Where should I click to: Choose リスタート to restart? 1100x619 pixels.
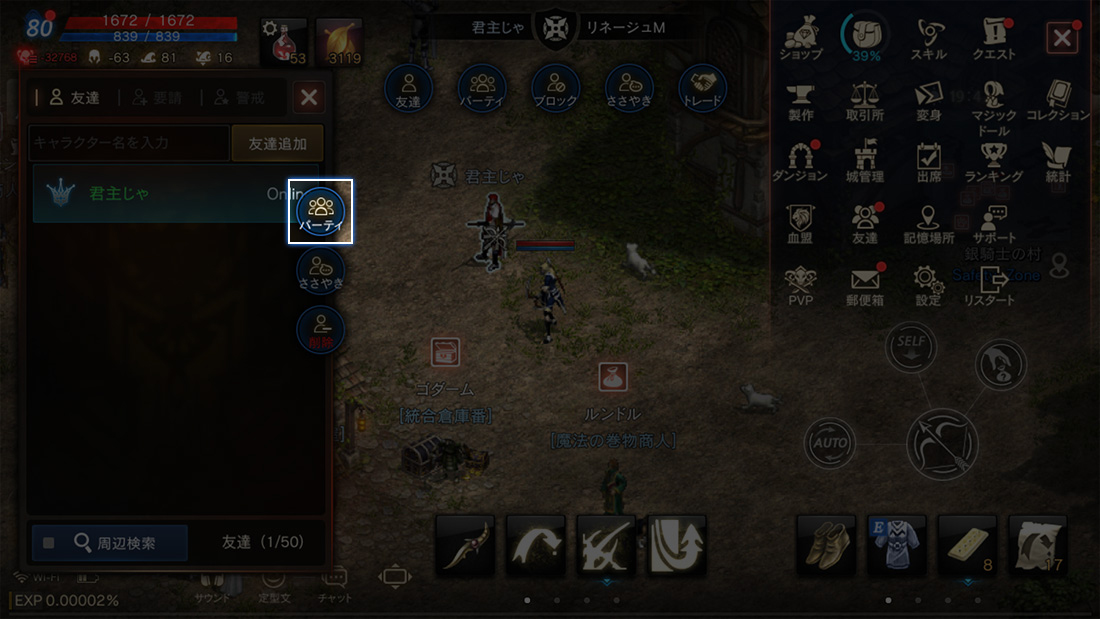tap(990, 285)
